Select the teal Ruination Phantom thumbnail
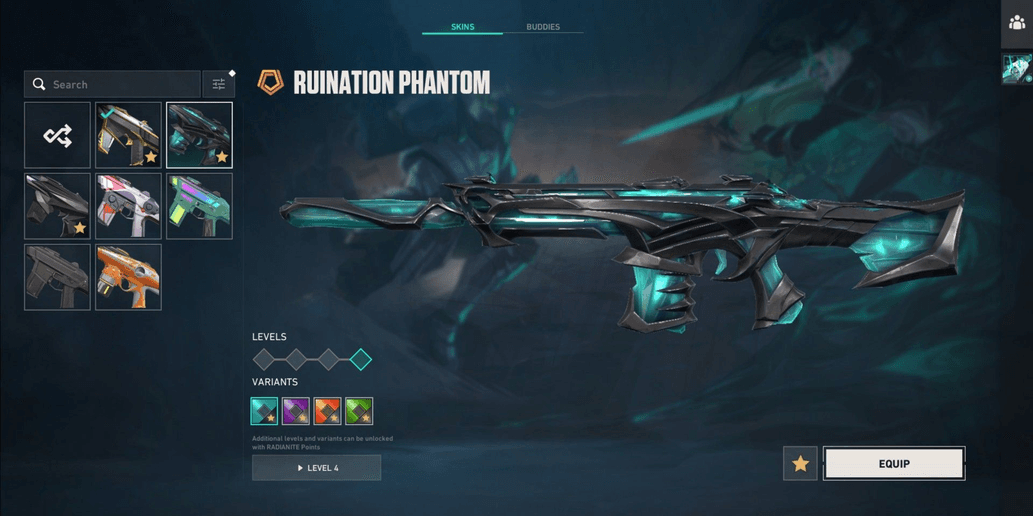The height and width of the screenshot is (516, 1033). [199, 135]
